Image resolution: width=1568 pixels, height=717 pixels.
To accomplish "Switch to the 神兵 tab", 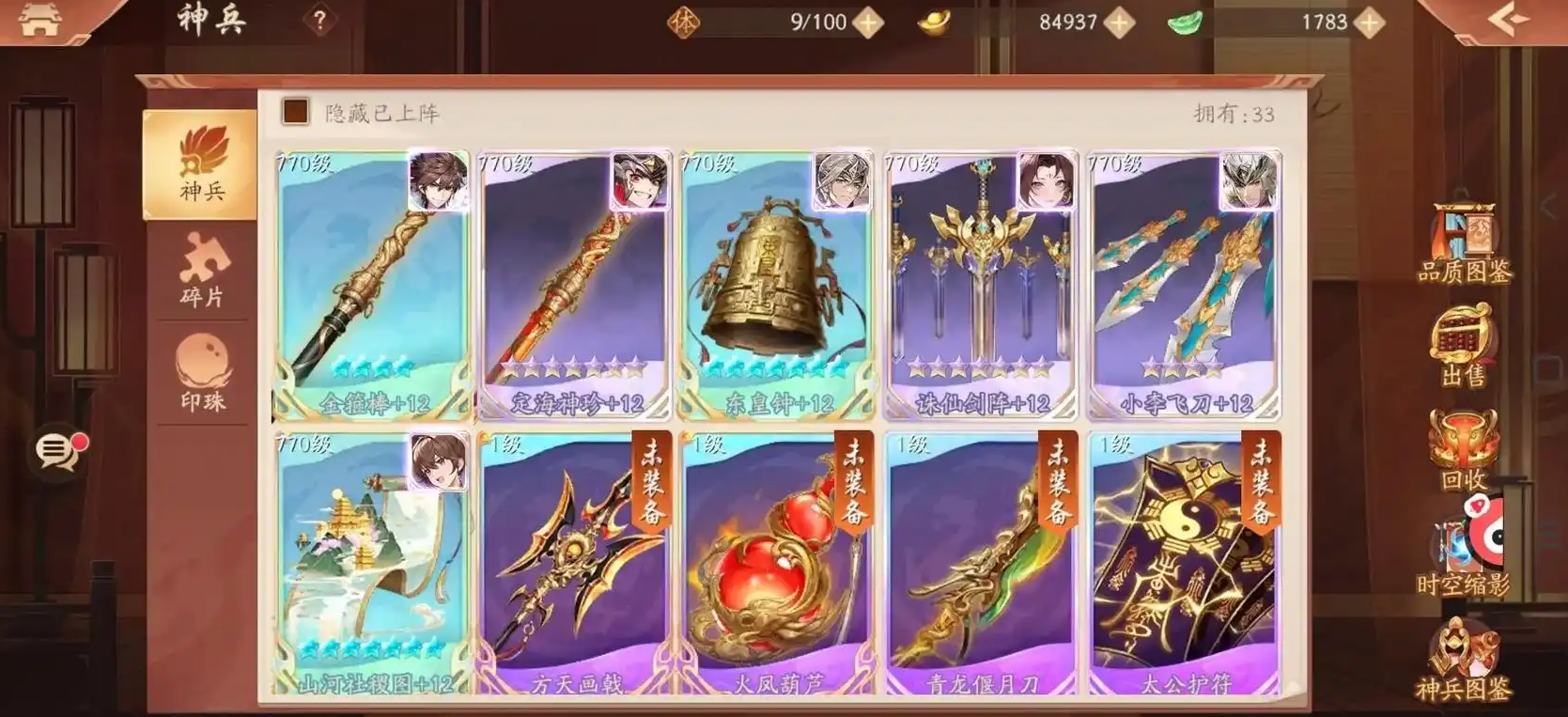I will pos(200,165).
